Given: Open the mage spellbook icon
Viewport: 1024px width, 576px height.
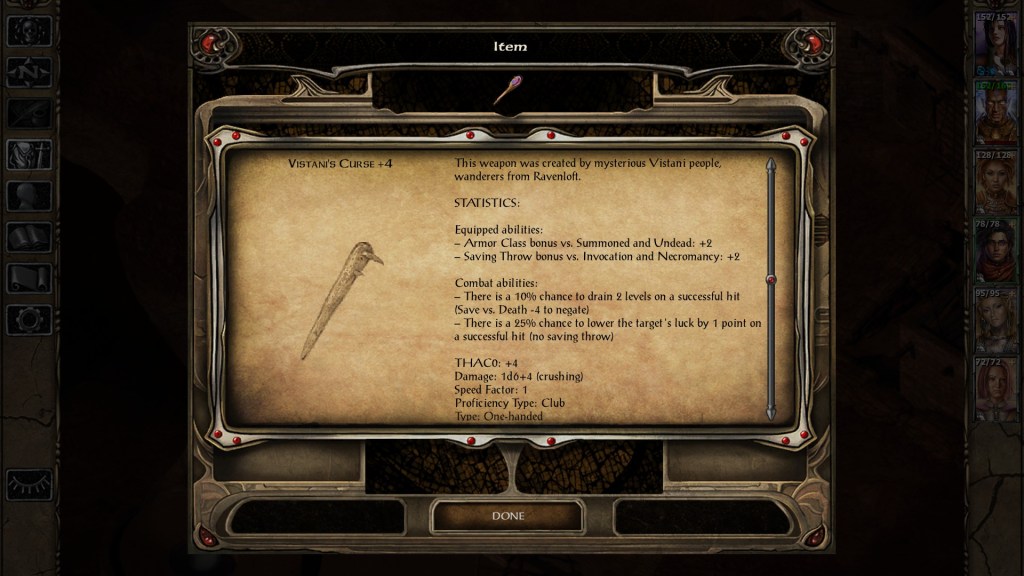Looking at the screenshot, I should point(28,237).
